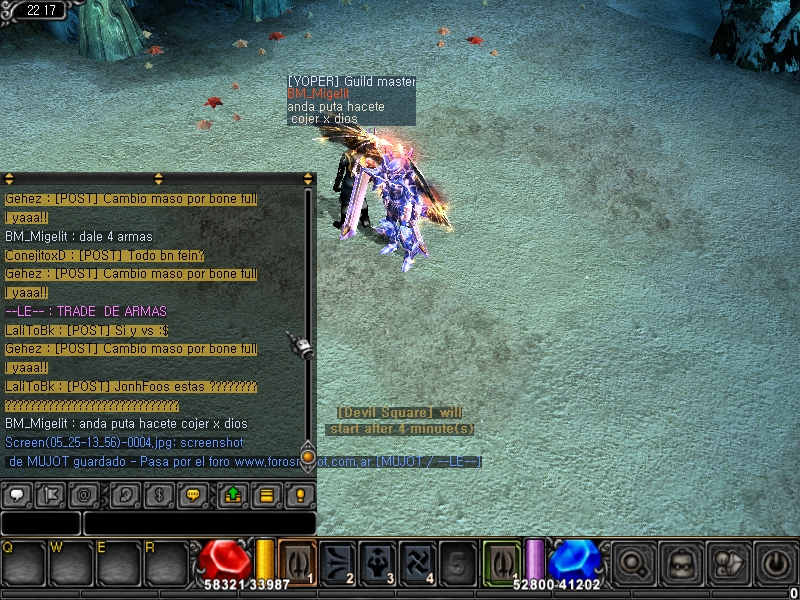This screenshot has width=800, height=600.
Task: Click the yellow exclamation mark button
Action: coord(299,495)
